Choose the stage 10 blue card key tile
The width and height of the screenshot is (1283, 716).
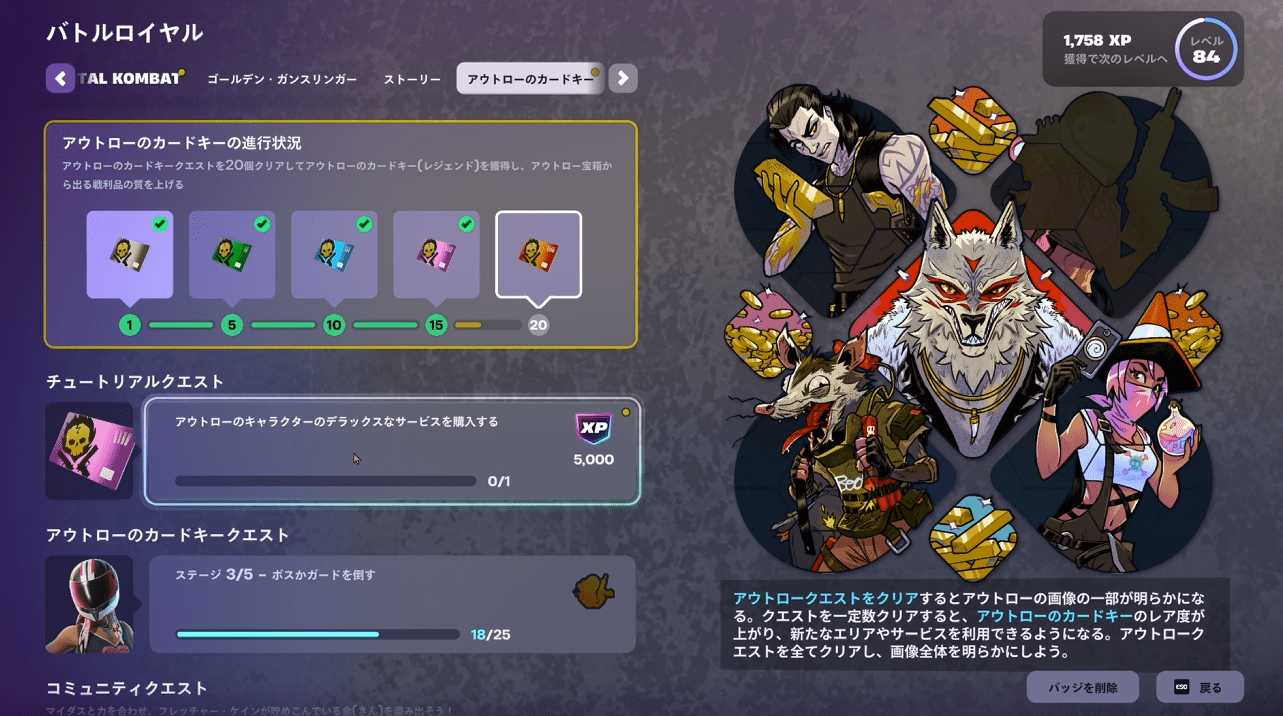(x=334, y=254)
